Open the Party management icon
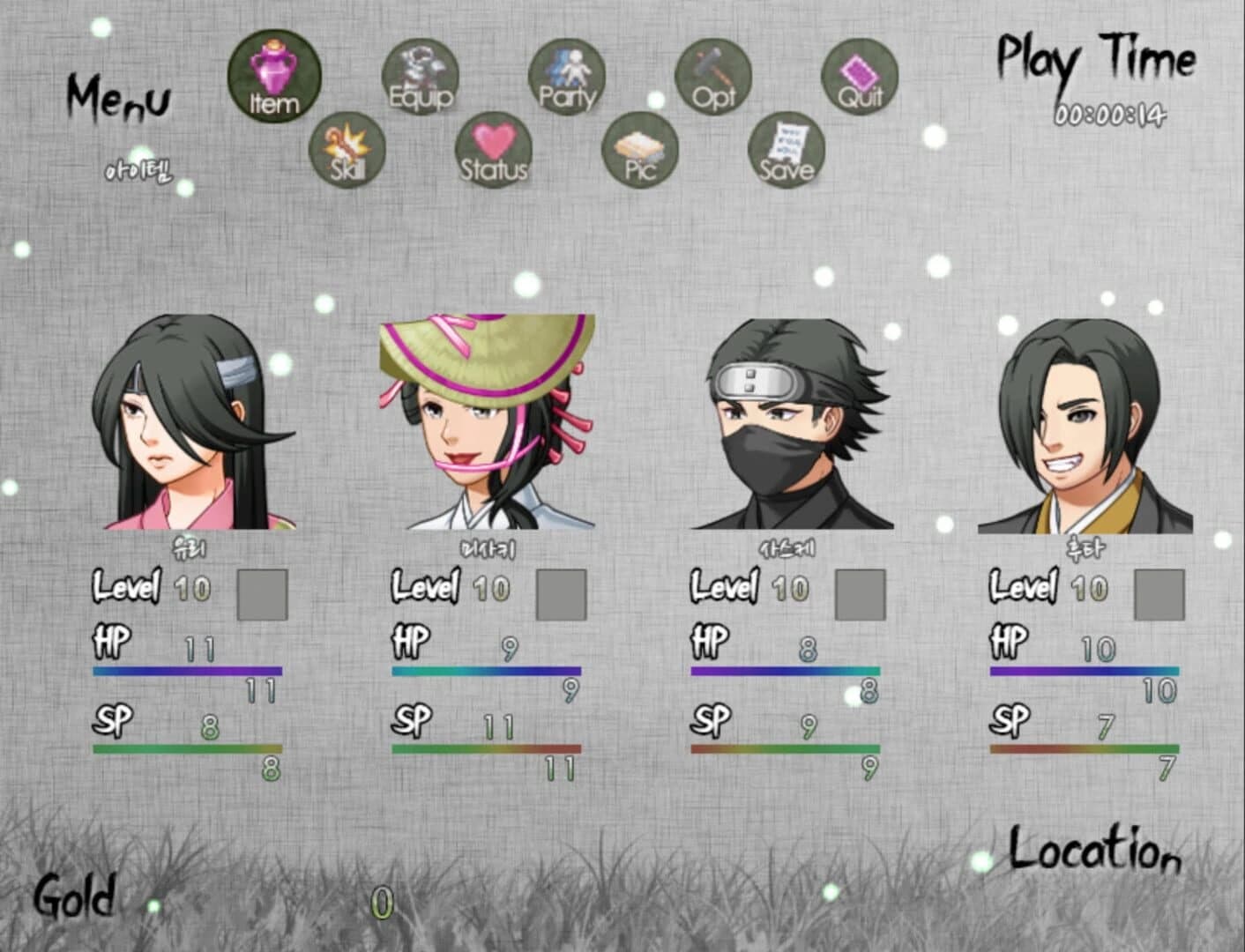Viewport: 1245px width, 952px height. [x=567, y=78]
